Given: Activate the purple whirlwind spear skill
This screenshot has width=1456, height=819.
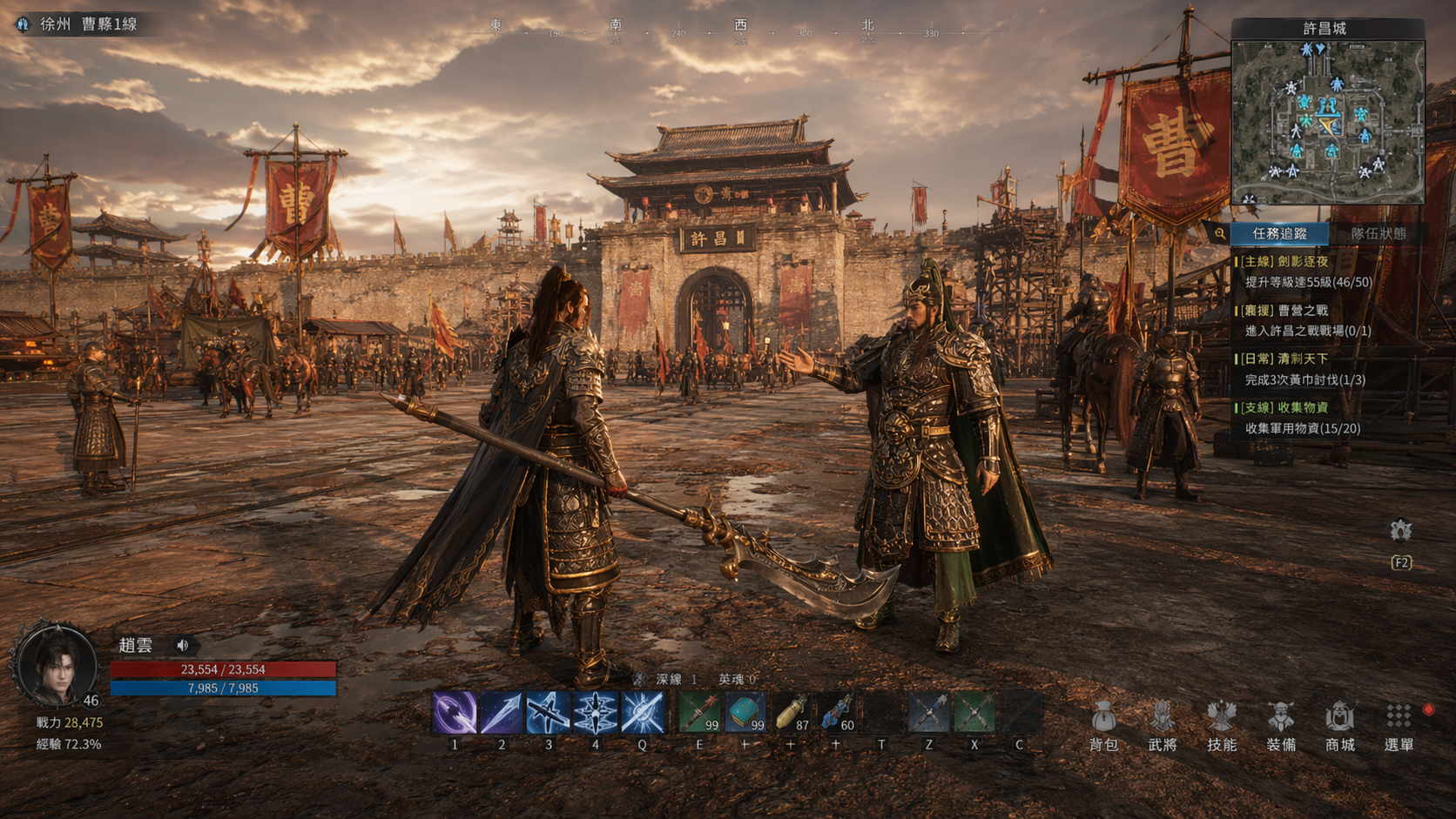Looking at the screenshot, I should [455, 713].
